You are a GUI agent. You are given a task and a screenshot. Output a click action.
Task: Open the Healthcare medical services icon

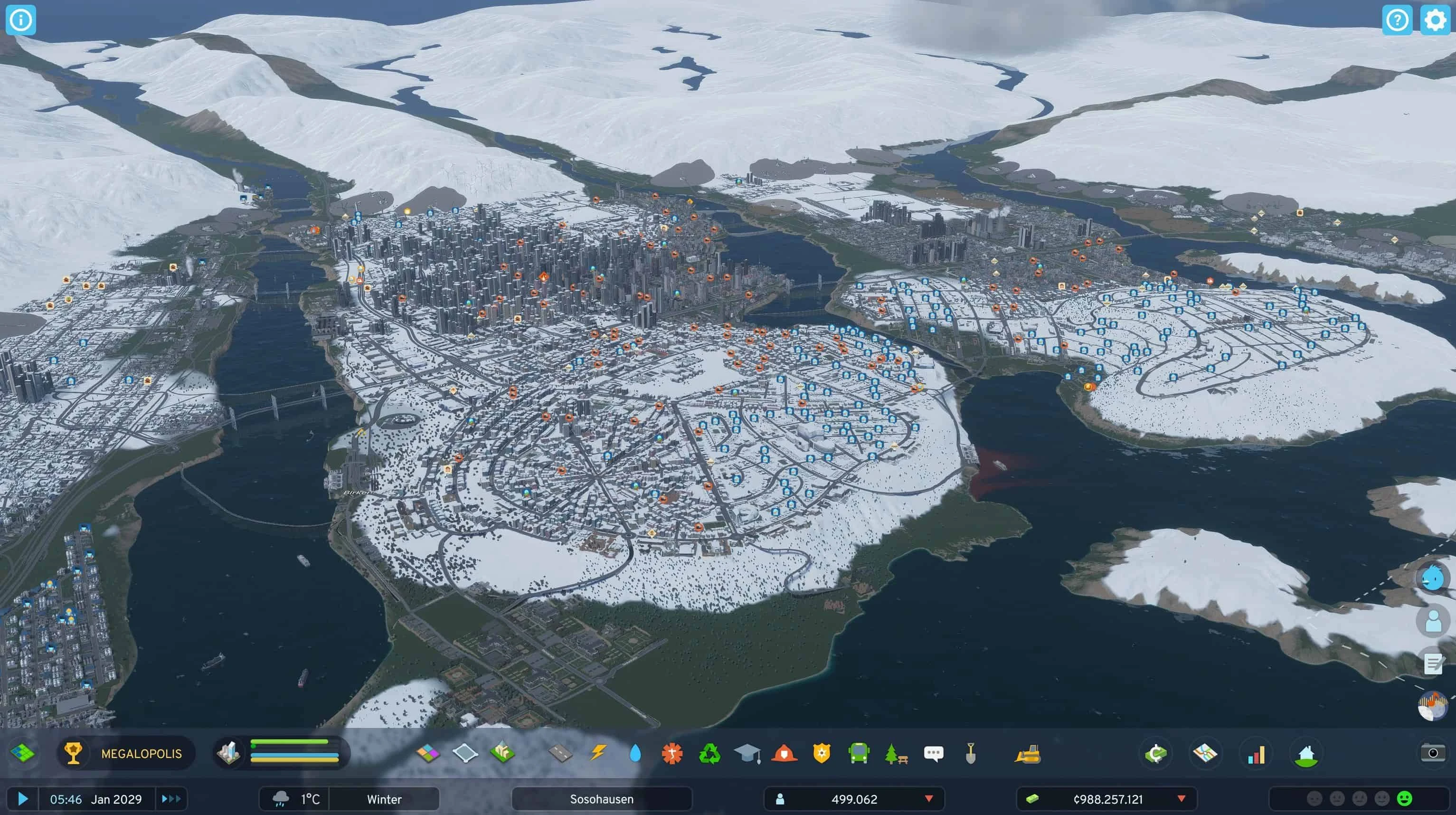672,753
